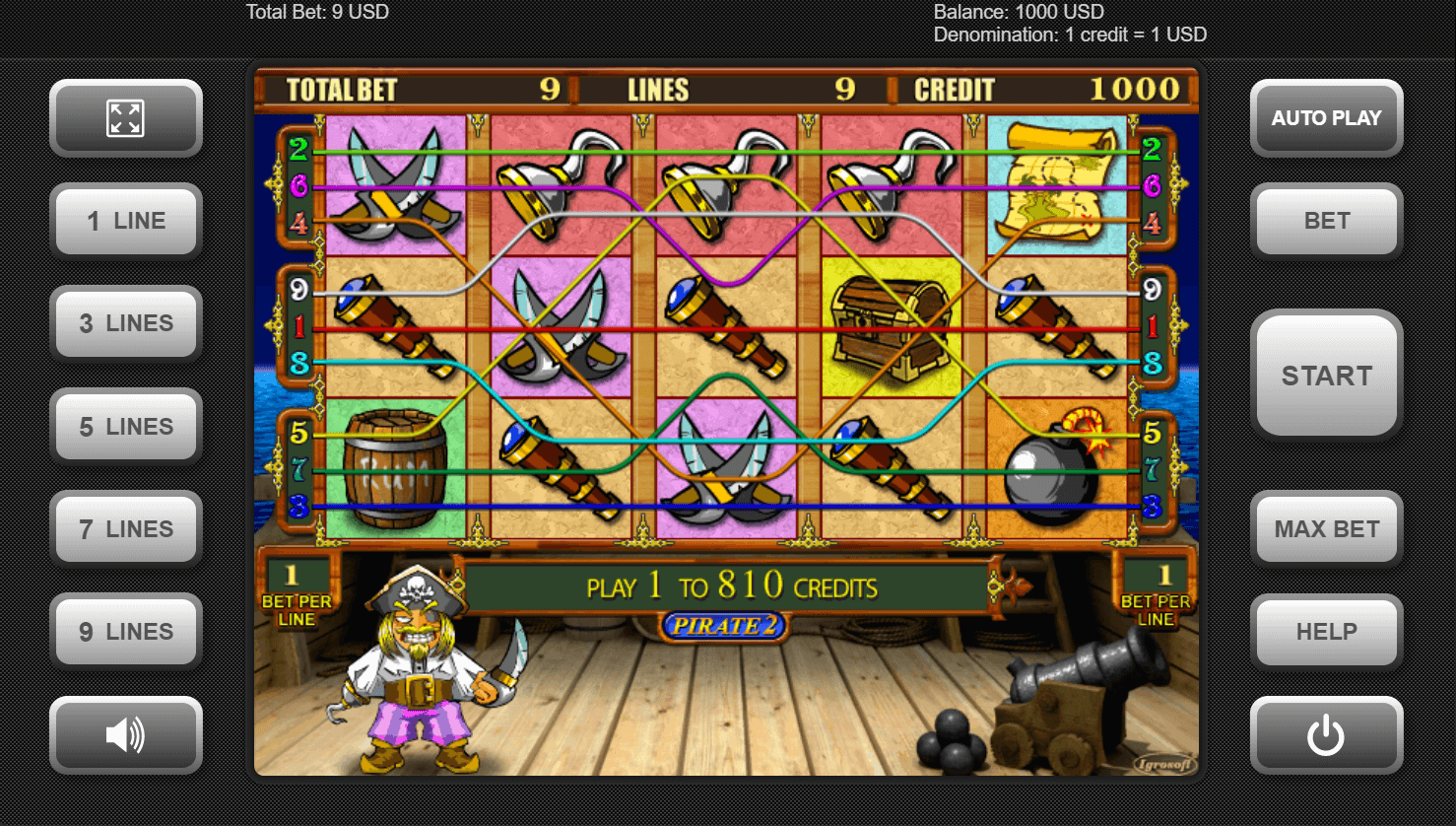
Task: Activate the 7 LINES button
Action: (x=126, y=529)
